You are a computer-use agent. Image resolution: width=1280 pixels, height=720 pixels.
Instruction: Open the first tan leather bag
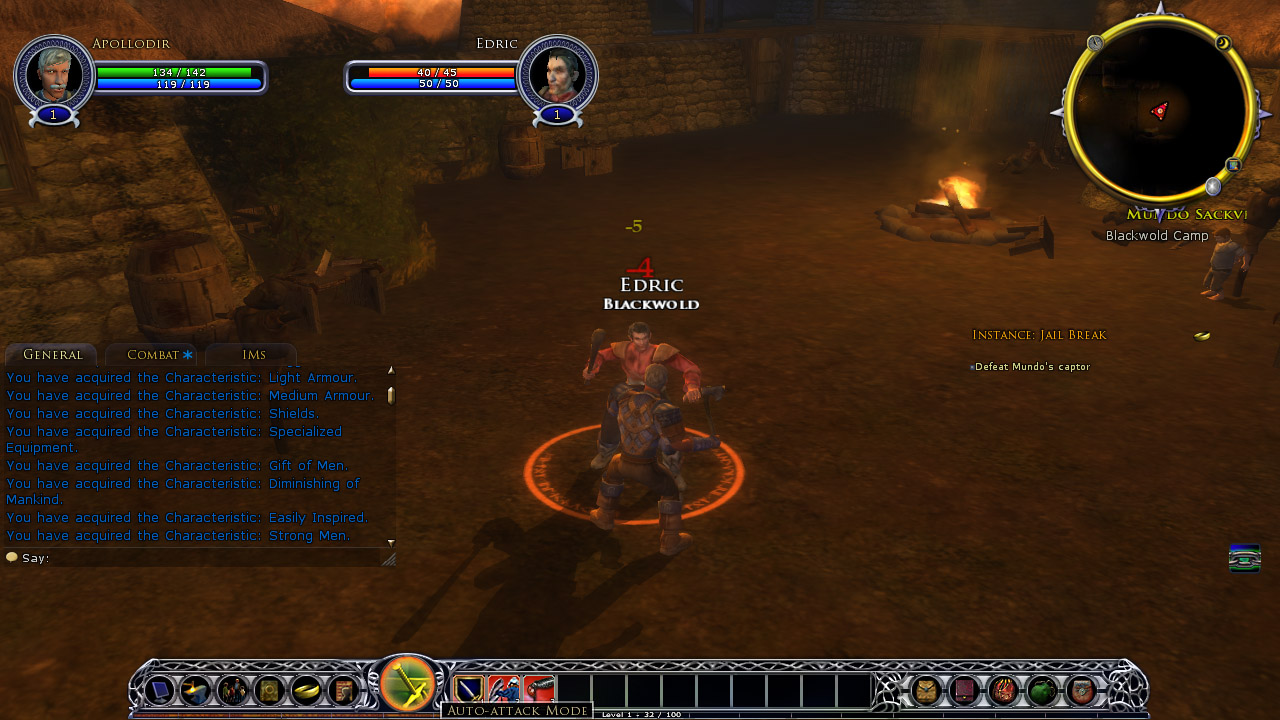[x=927, y=690]
